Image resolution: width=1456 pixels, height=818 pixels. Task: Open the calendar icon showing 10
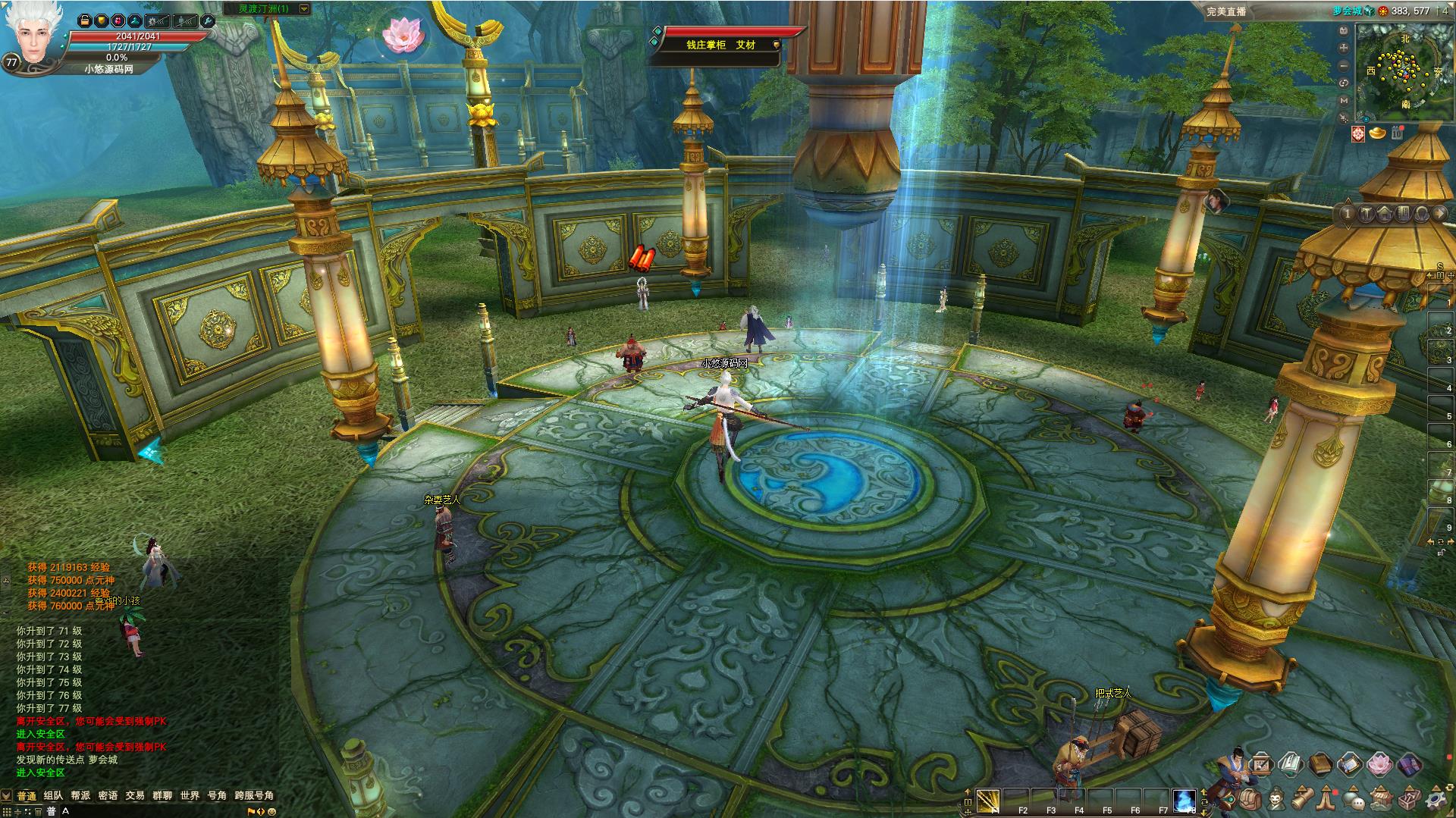(1397, 133)
